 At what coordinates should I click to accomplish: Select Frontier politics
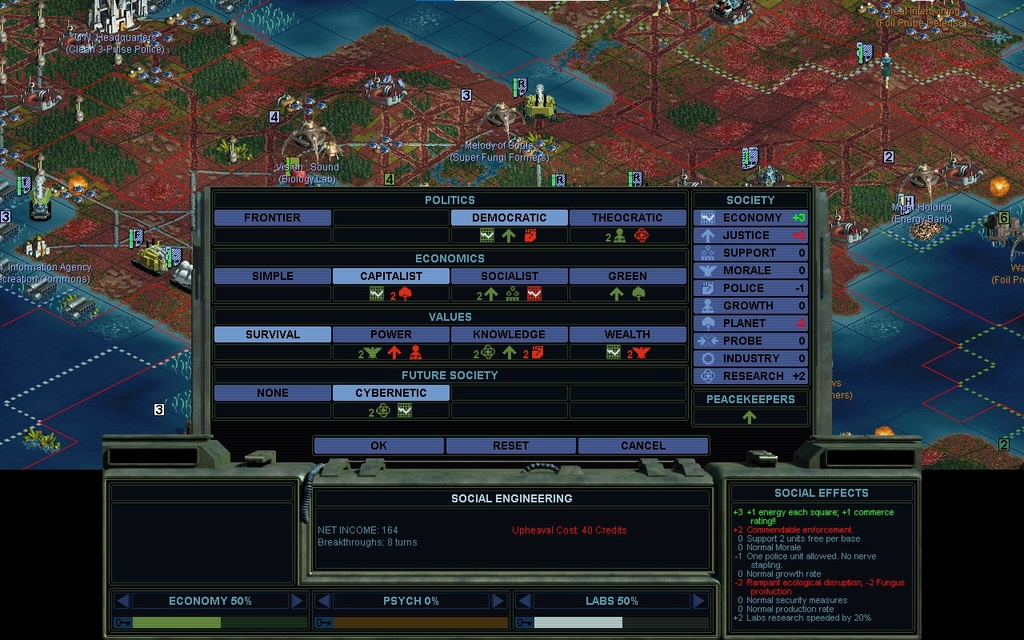(272, 218)
